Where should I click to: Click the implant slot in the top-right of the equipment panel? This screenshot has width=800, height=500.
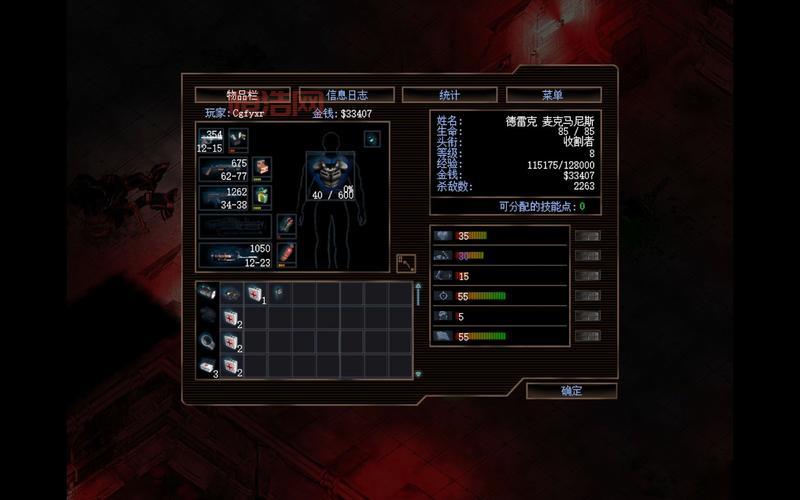point(372,138)
